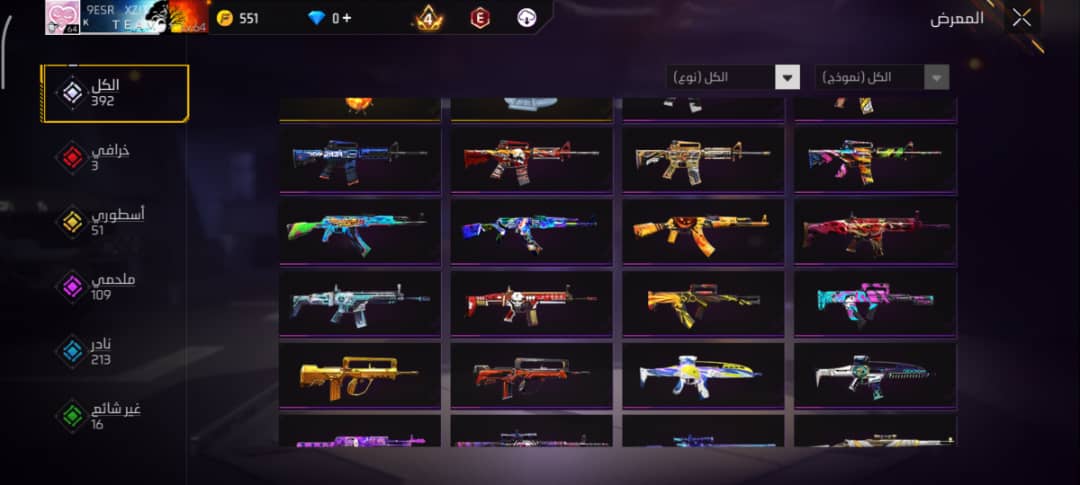Select the solid gold FAMAS skin
Screen dimensions: 1080x485
tap(360, 375)
